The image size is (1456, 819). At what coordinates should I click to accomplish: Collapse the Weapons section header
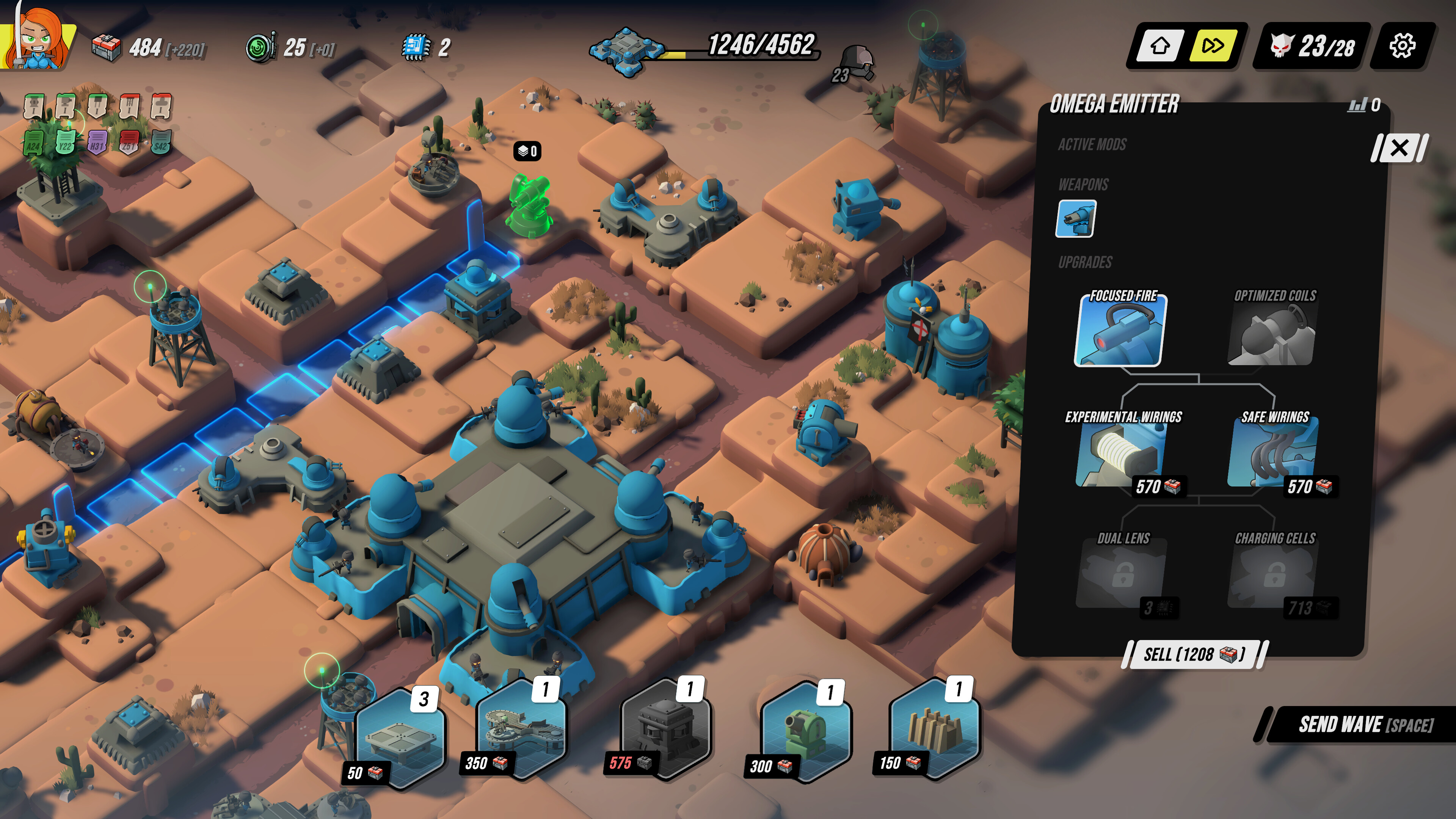point(1083,184)
